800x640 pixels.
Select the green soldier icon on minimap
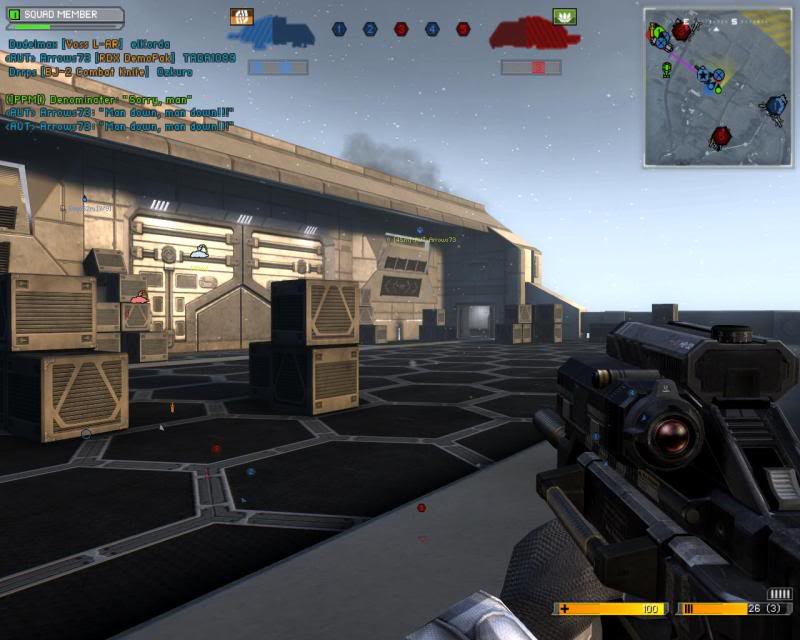pos(666,69)
